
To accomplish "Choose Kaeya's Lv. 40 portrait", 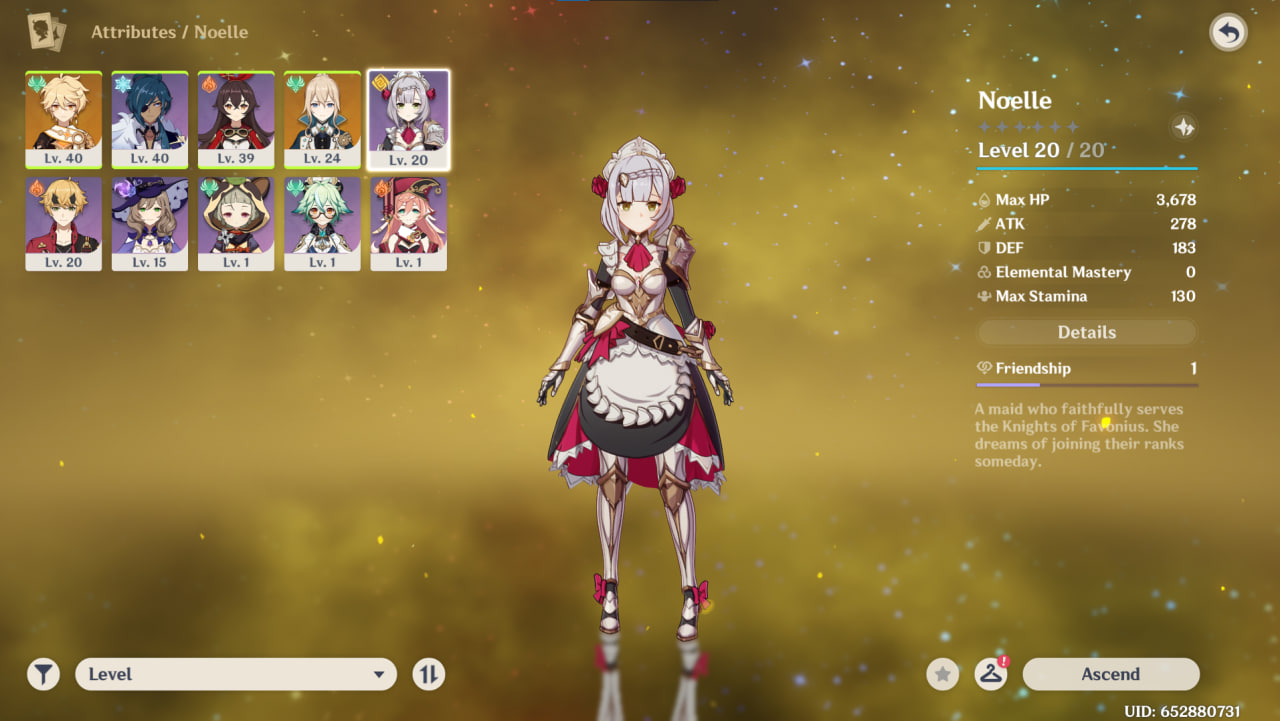I will (150, 119).
